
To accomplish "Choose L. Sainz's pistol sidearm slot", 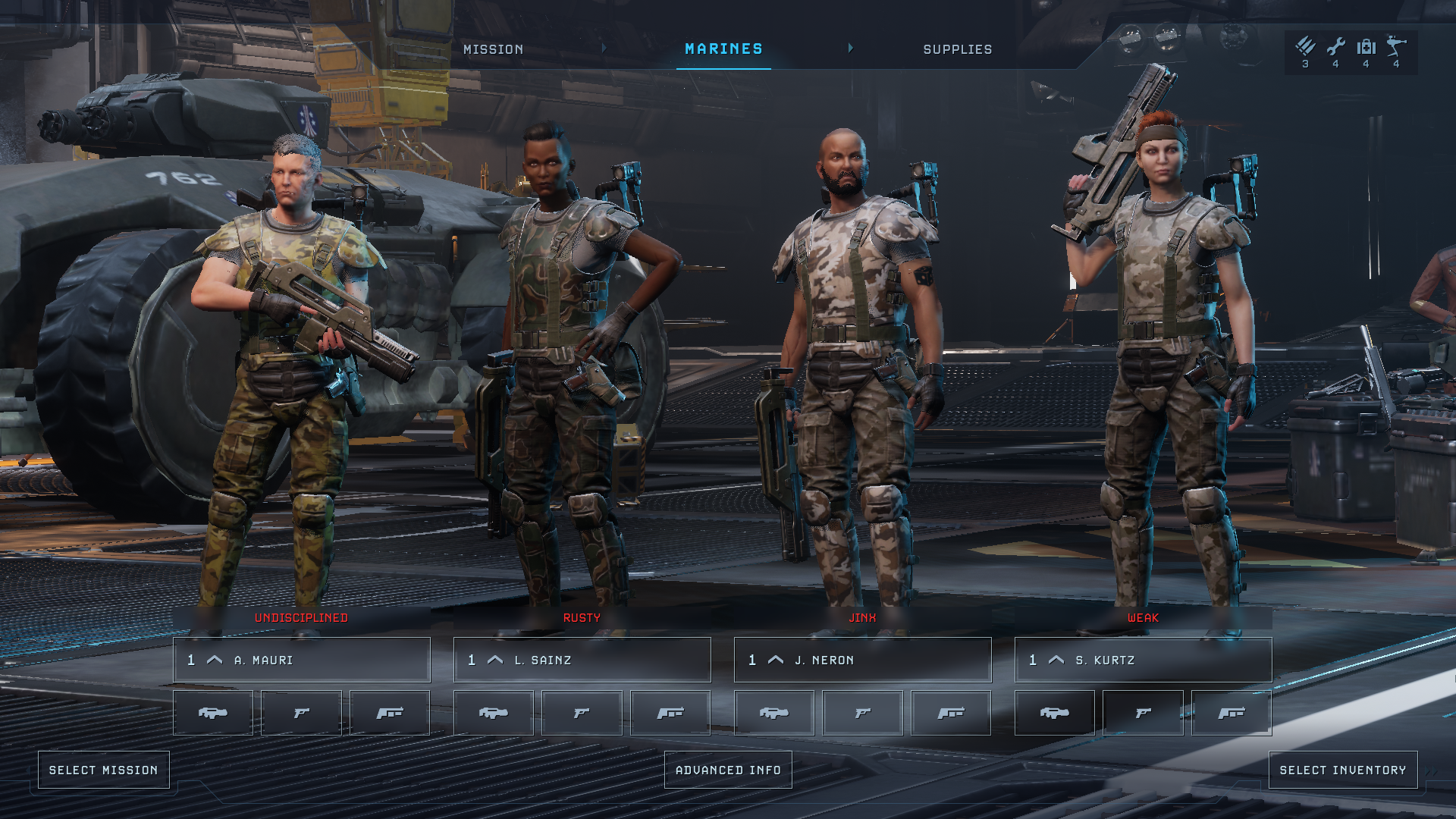I will 582,713.
